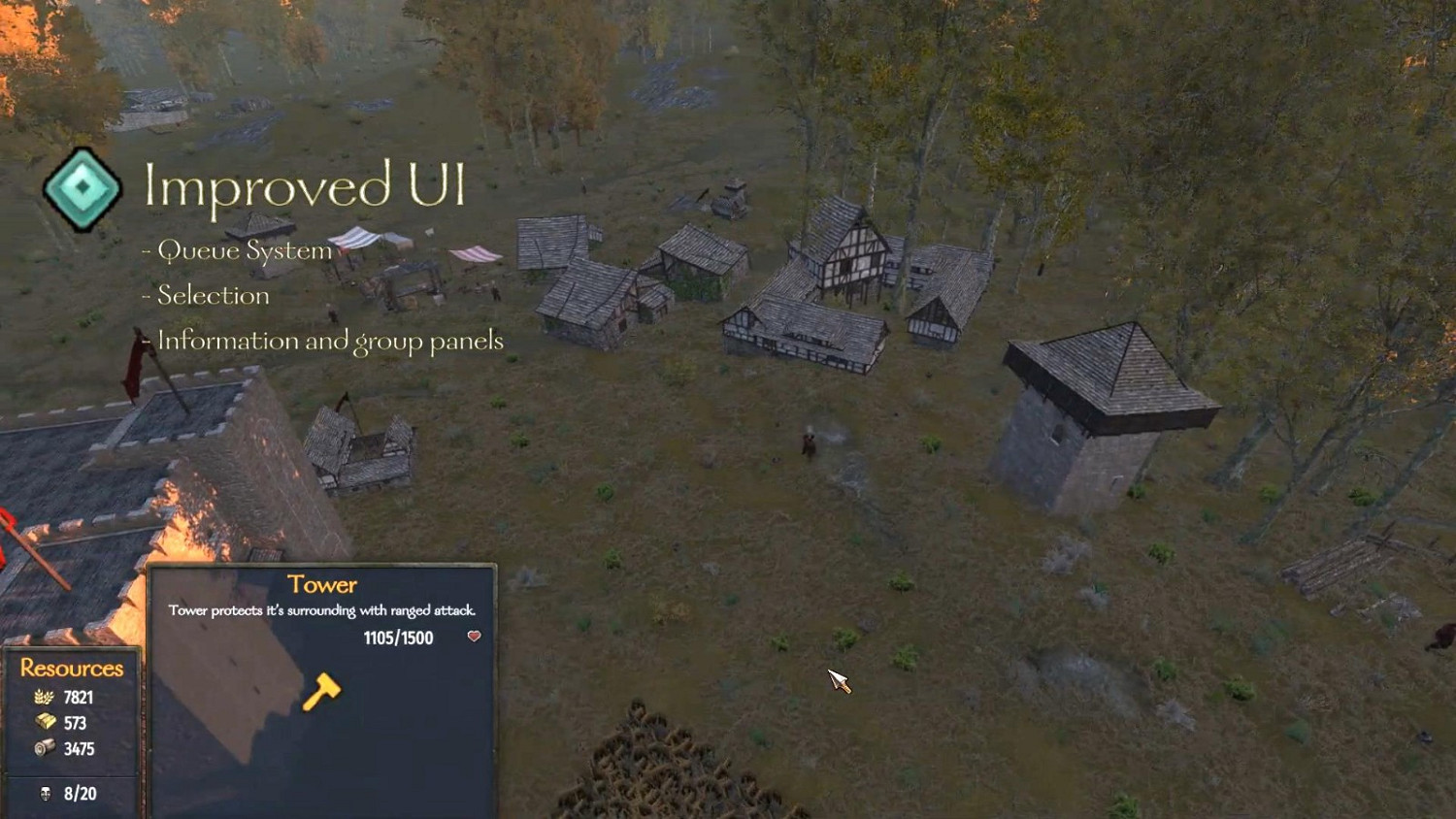Click the population face icon showing 8/20
The width and height of the screenshot is (1456, 819).
tap(44, 793)
